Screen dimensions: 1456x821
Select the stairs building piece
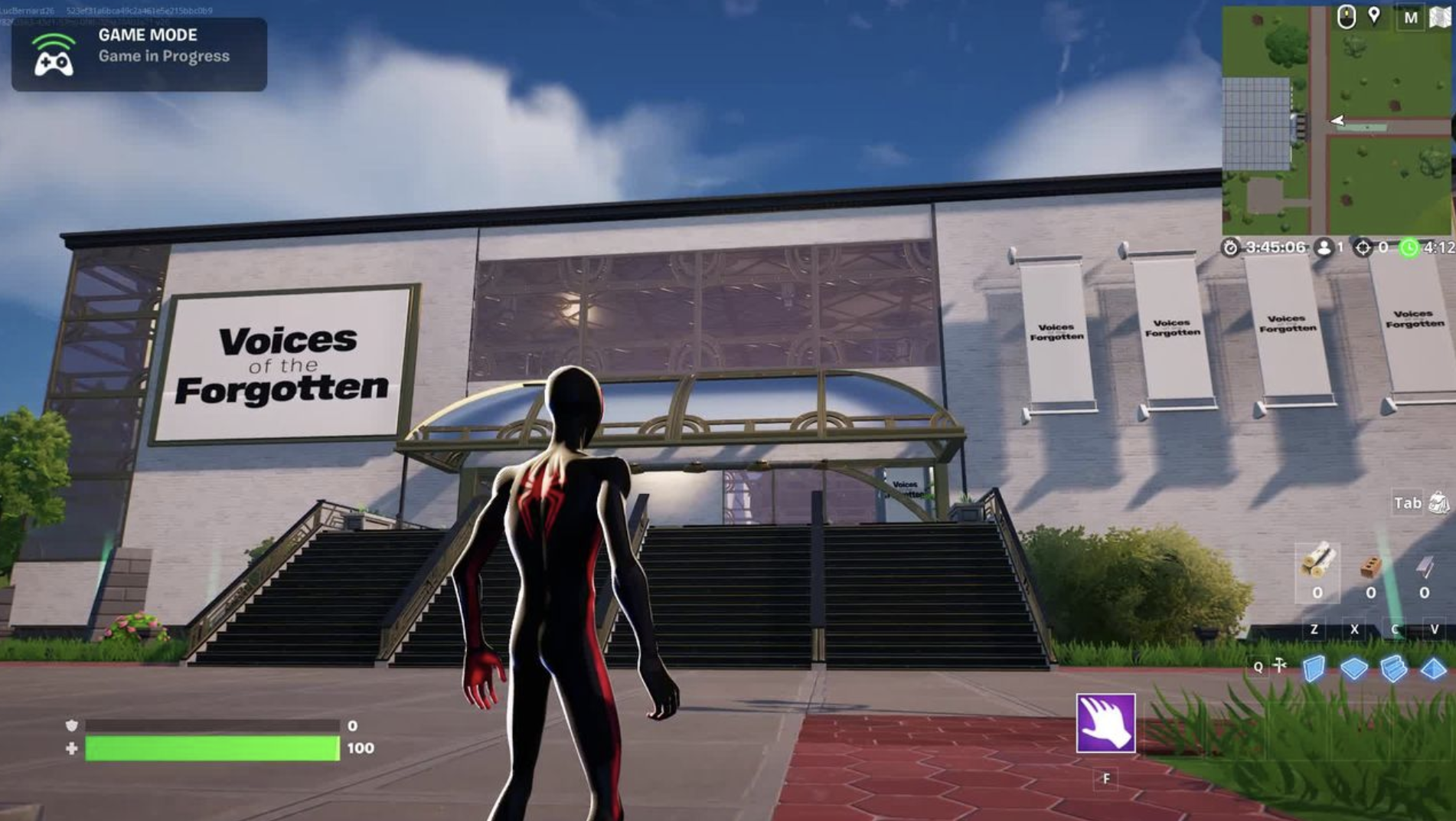(x=1394, y=669)
